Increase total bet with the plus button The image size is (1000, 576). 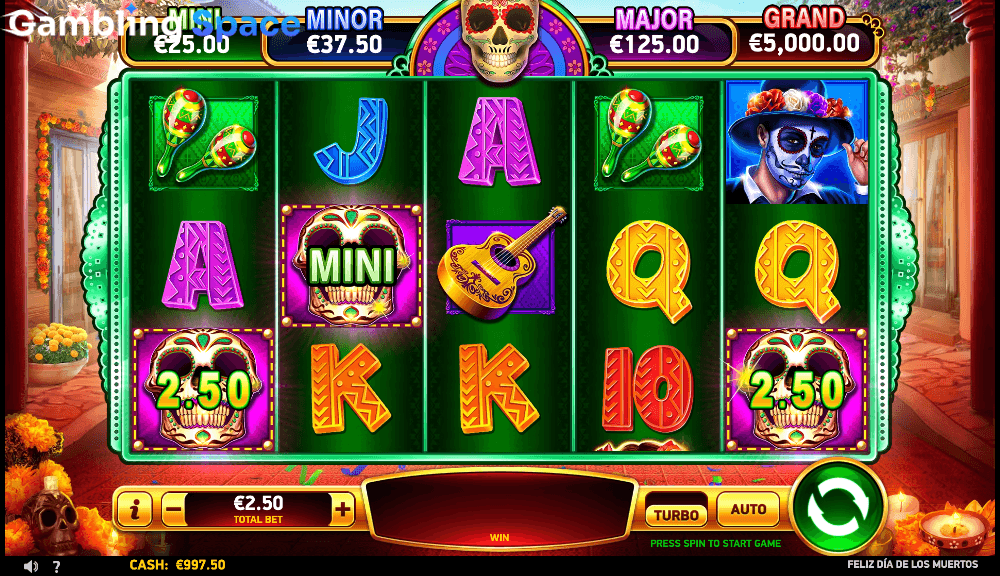pos(343,509)
